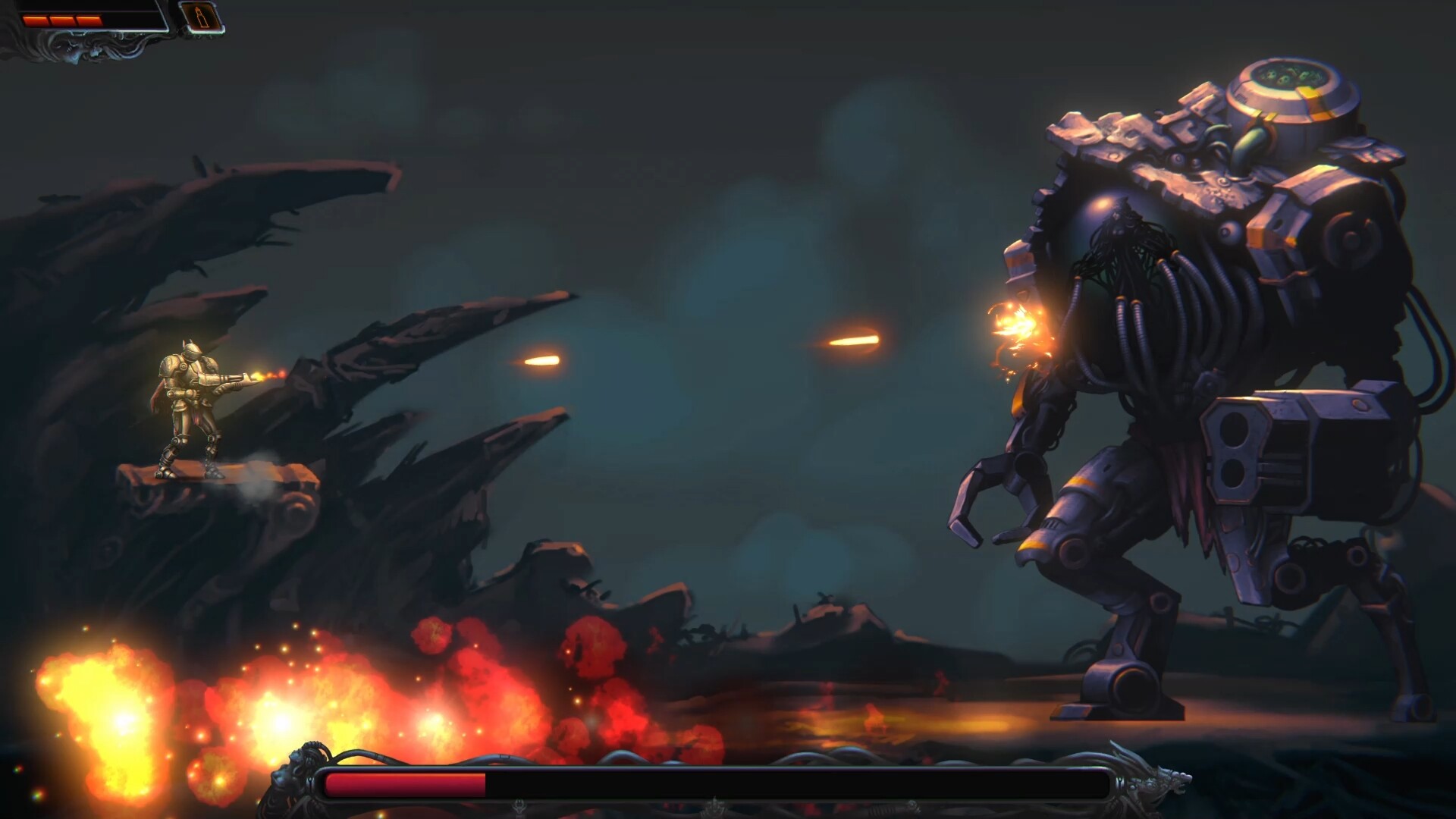Click the tendril emblem below the boss health bar
This screenshot has height=819, width=1456.
713,806
